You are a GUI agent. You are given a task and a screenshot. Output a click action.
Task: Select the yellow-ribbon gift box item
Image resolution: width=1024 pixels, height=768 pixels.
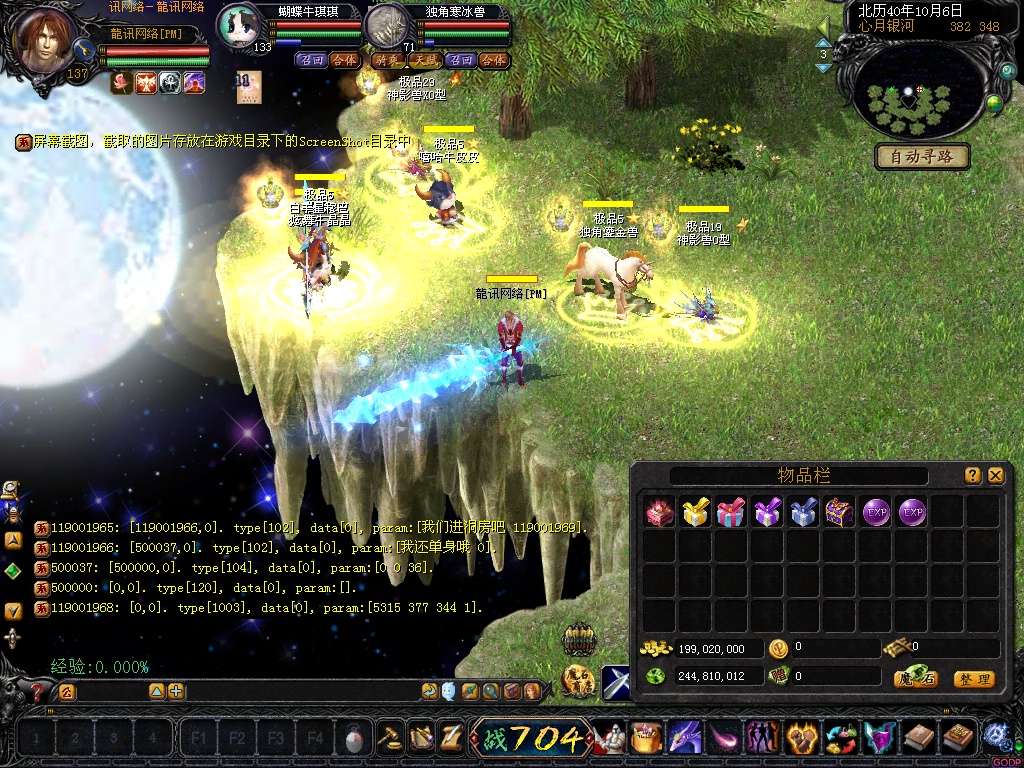pyautogui.click(x=695, y=513)
